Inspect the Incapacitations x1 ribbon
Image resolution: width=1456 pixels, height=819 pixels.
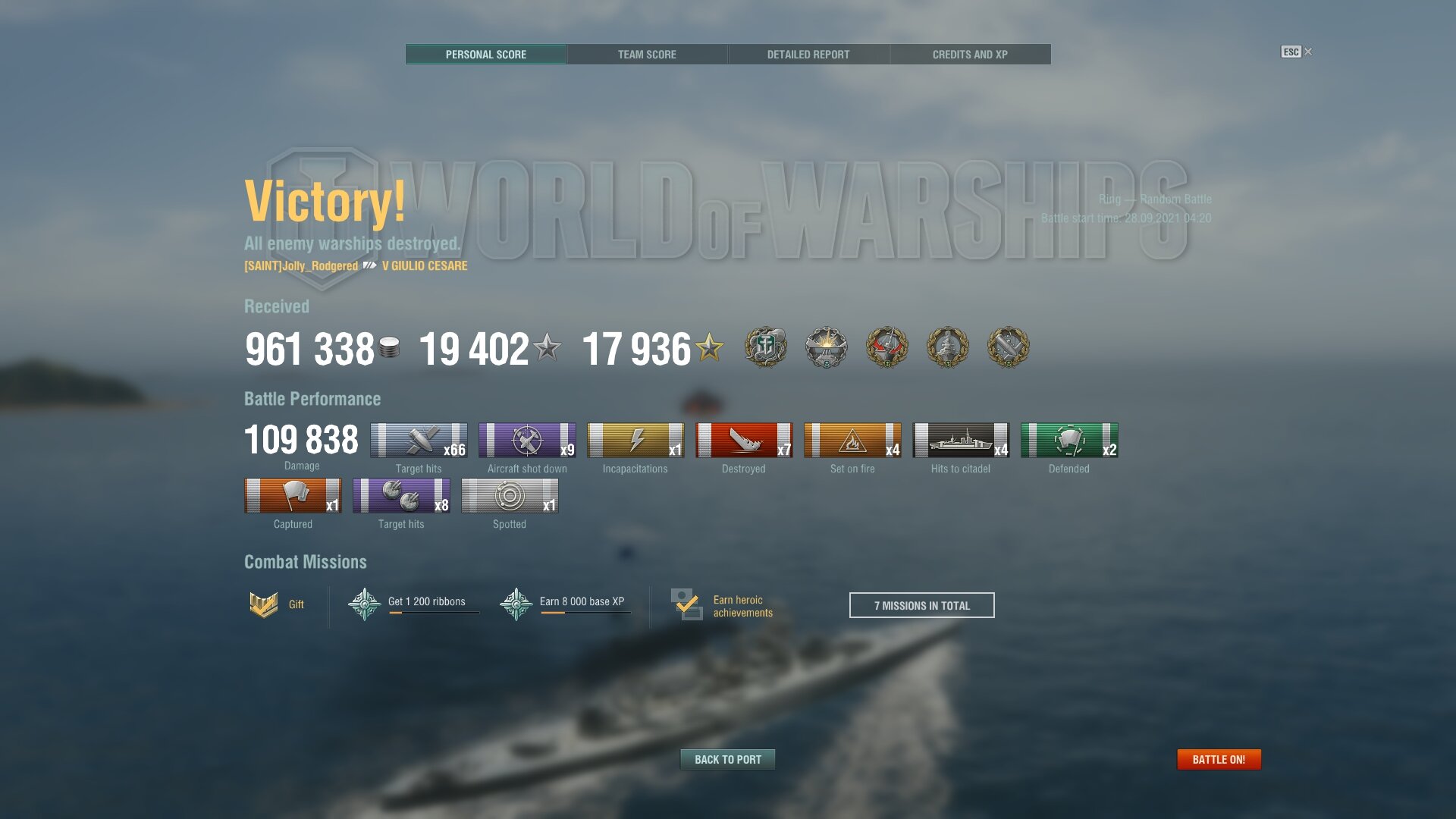click(635, 441)
